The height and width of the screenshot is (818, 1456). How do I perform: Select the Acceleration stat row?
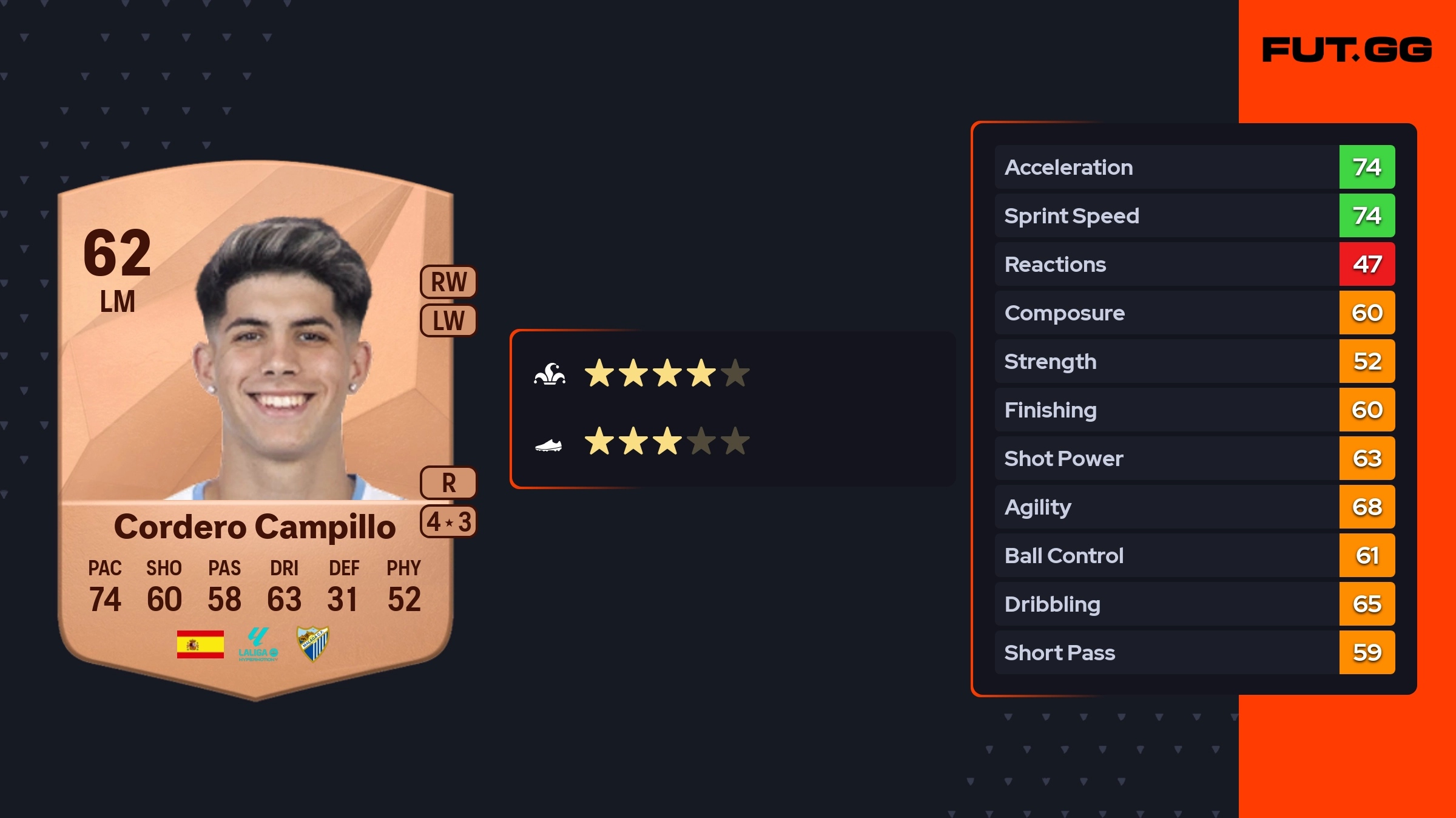[1194, 167]
